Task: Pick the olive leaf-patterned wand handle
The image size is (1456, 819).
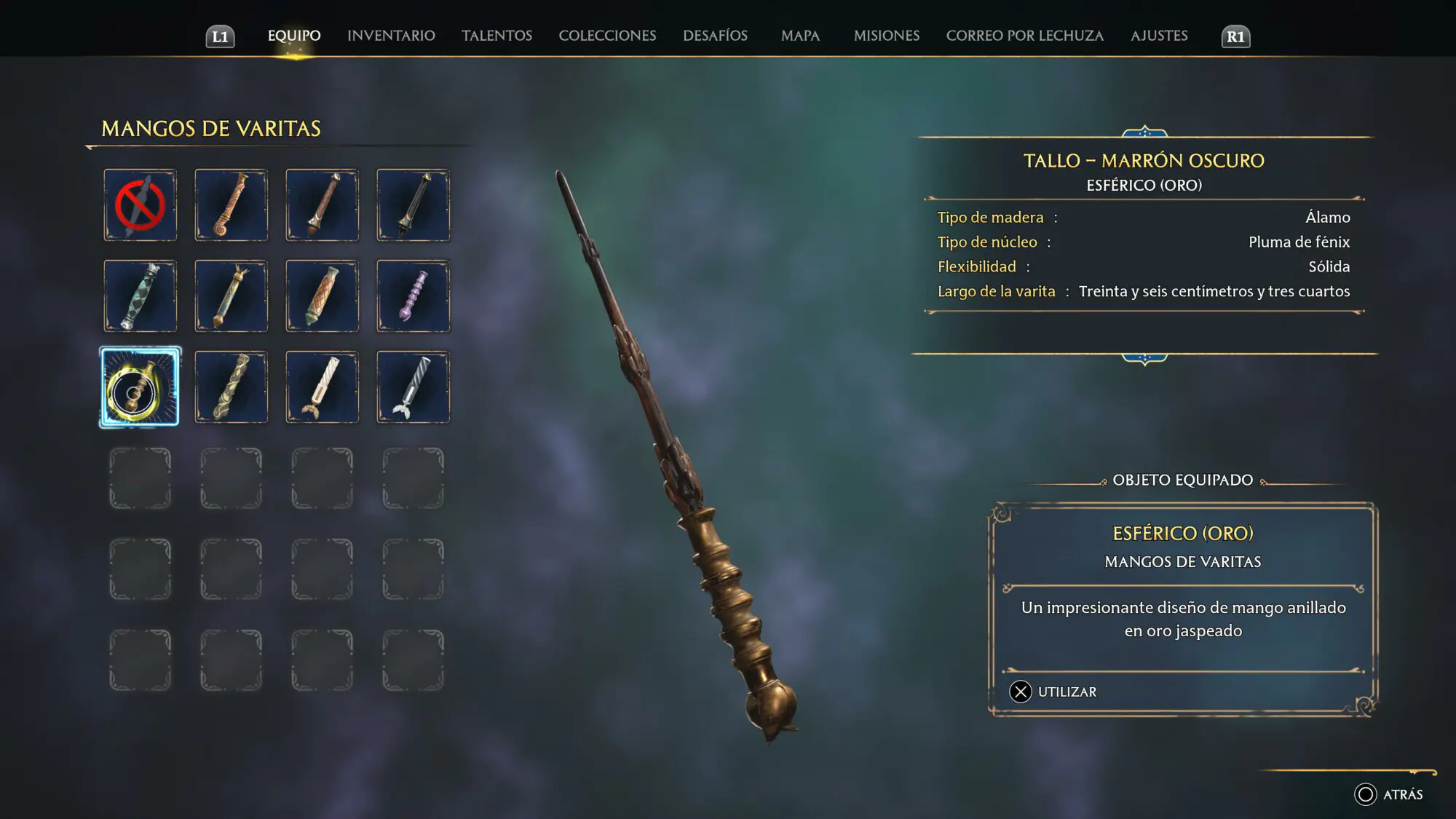Action: pyautogui.click(x=231, y=387)
